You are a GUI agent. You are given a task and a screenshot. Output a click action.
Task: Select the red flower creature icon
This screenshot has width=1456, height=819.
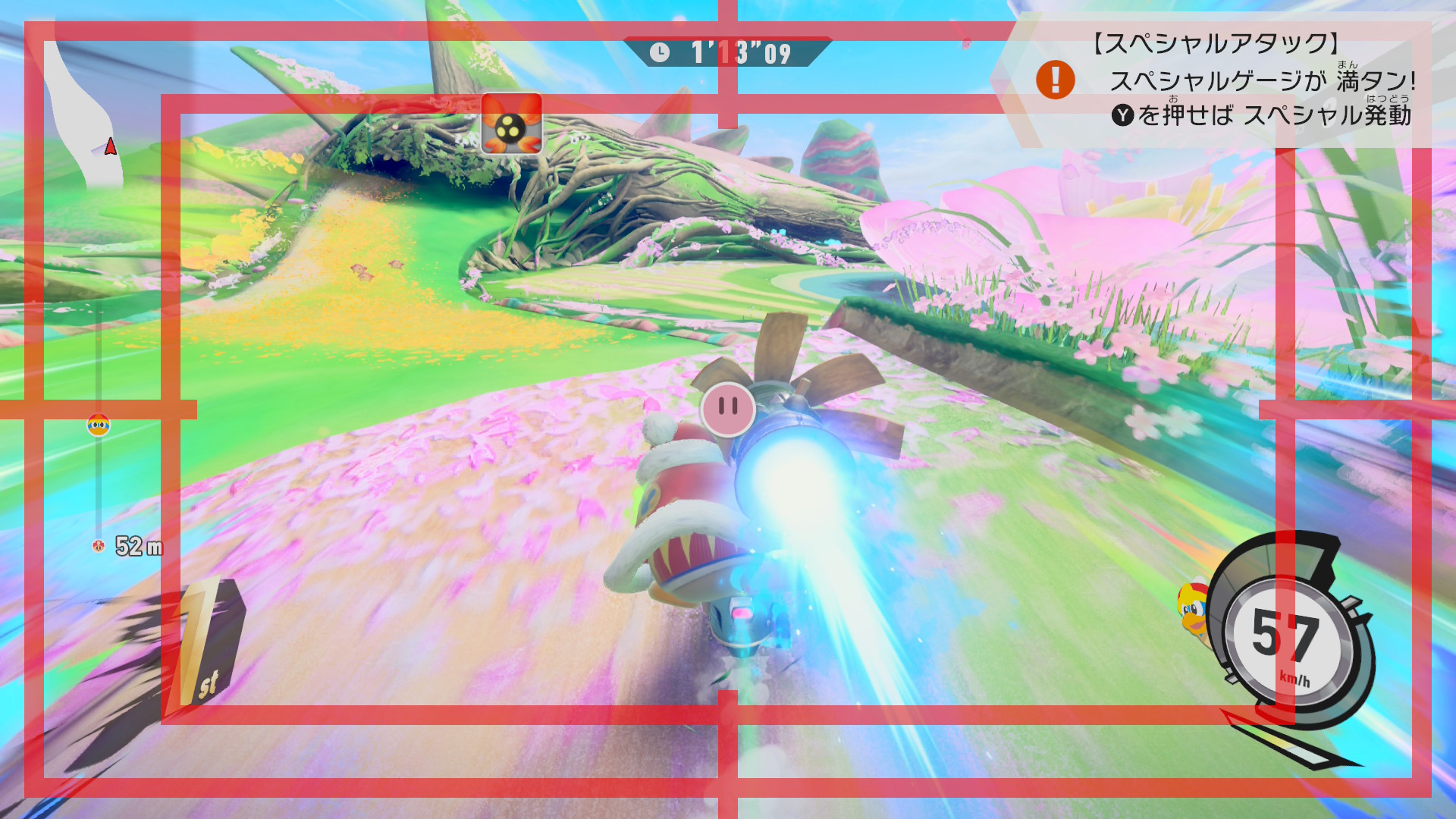tap(511, 124)
